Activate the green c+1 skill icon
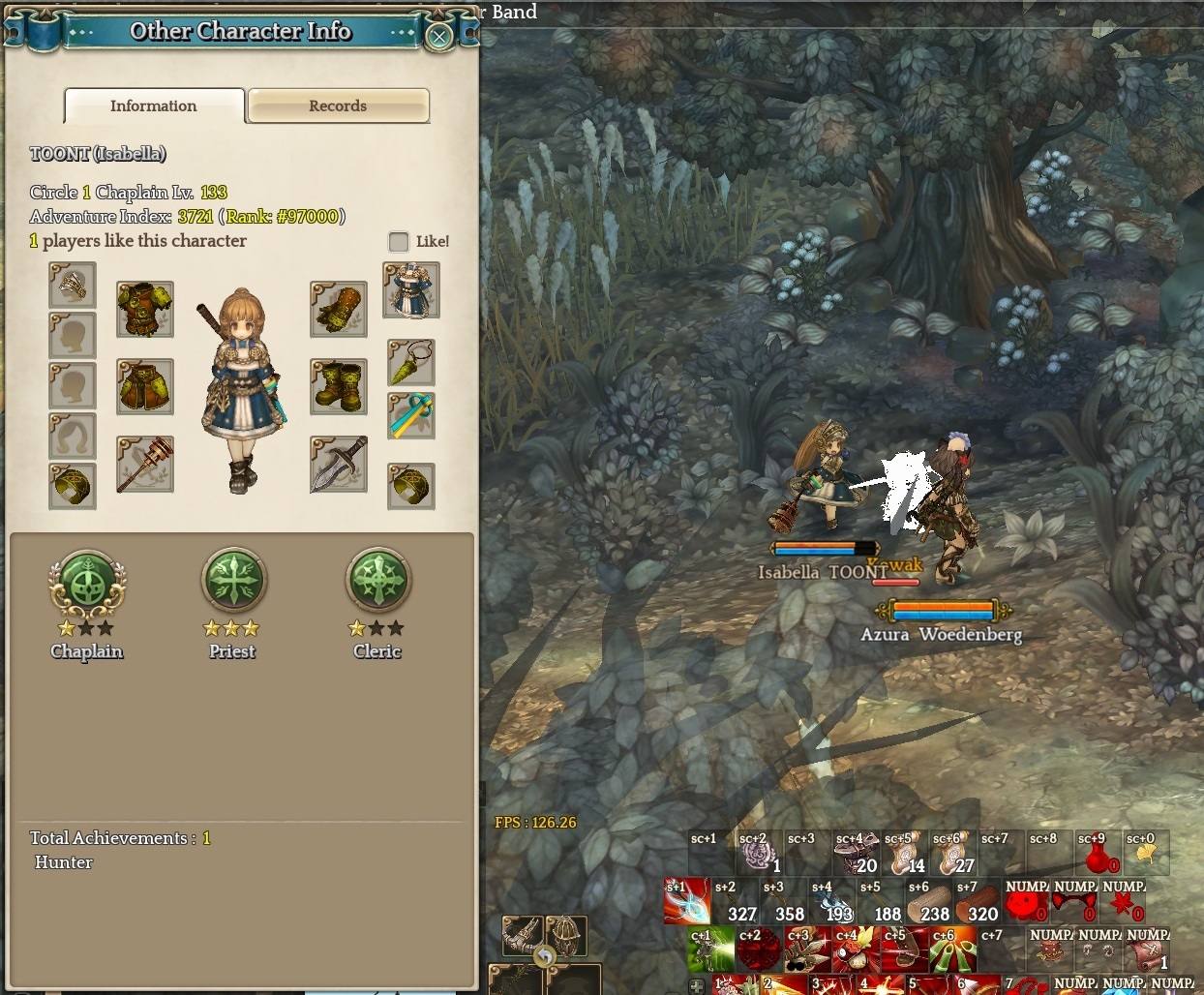The image size is (1204, 995). point(711,950)
